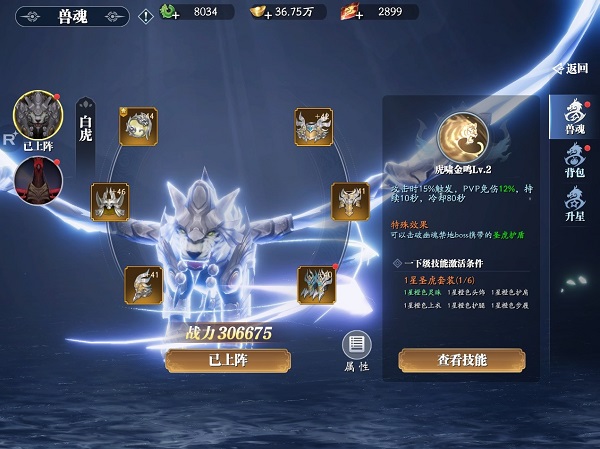Tap the 虎啸金鸣 skill icon
Screen dimensions: 600x449
pos(461,137)
